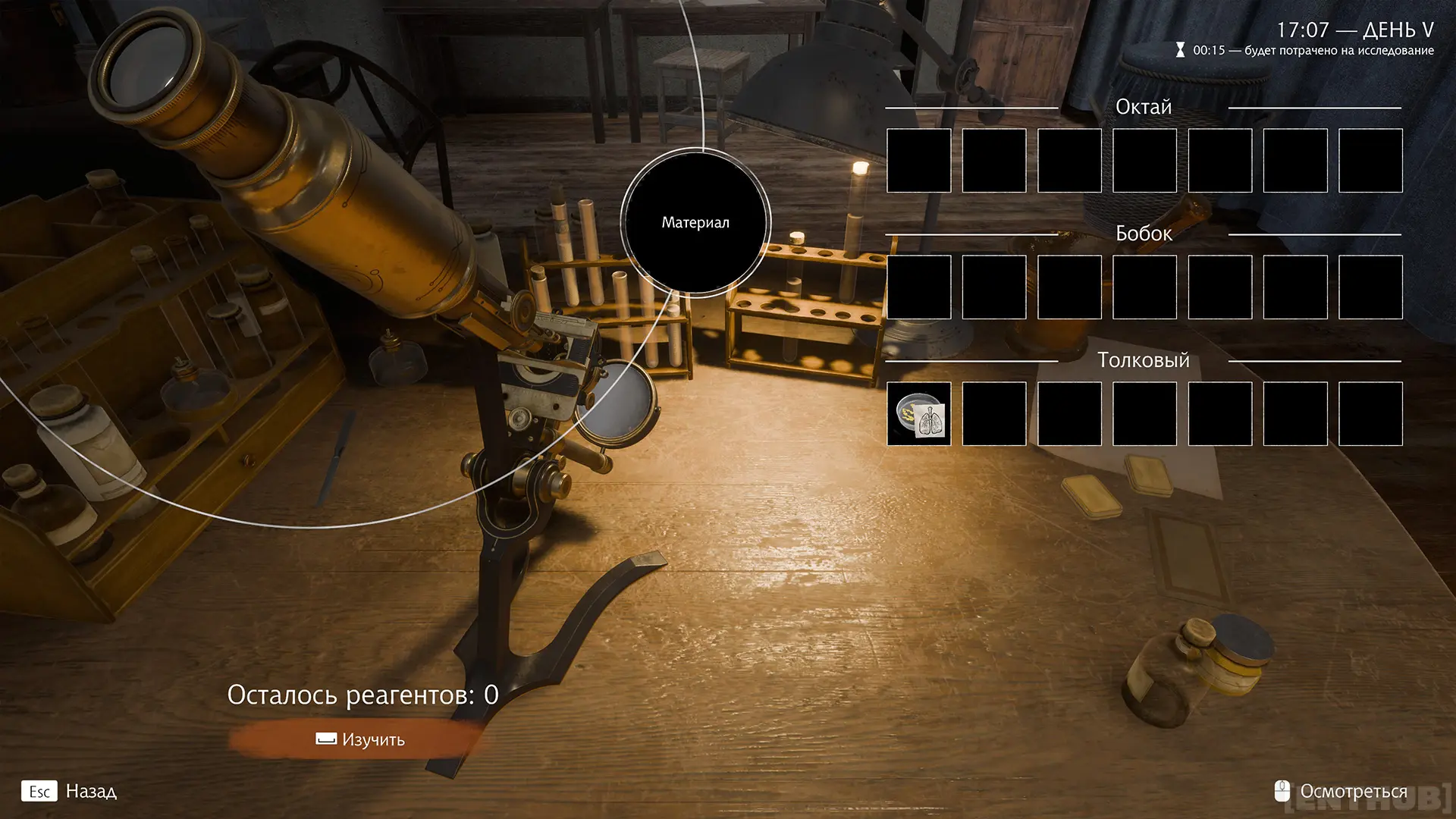The height and width of the screenshot is (819, 1456).
Task: Select the black Материал circle
Action: [695, 222]
